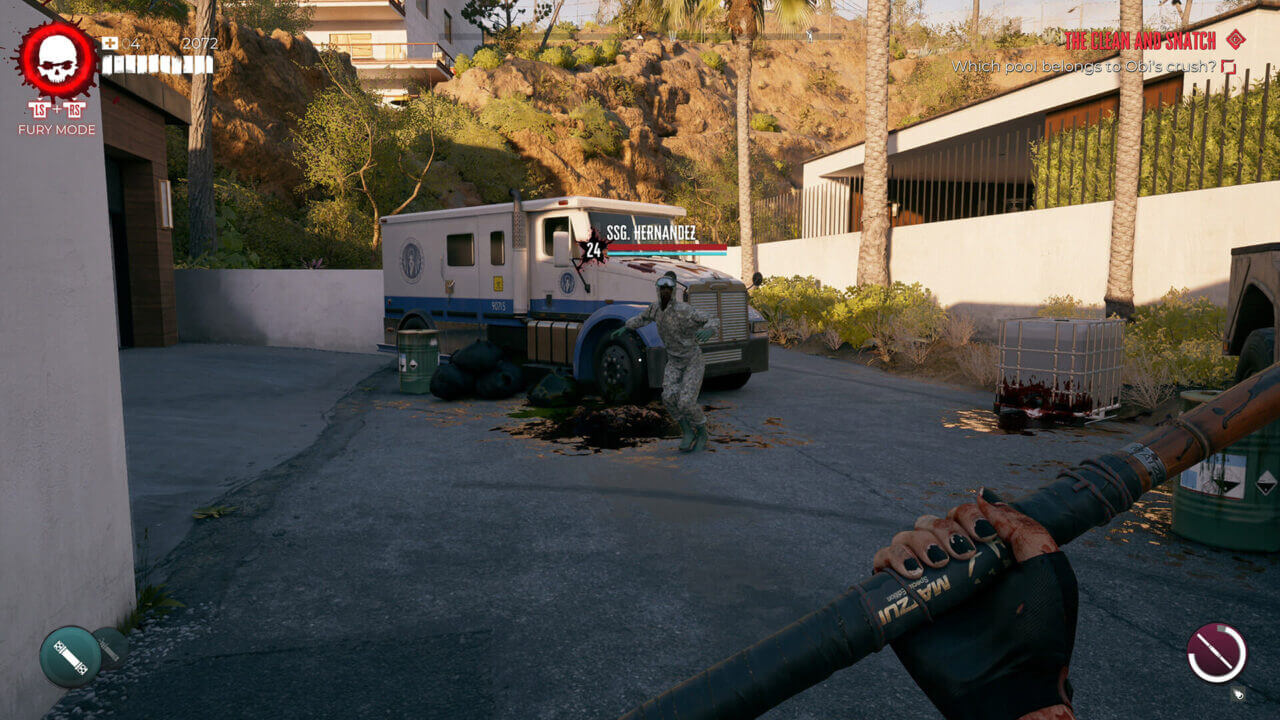Select the equipped weapon durability icon
The height and width of the screenshot is (720, 1280).
coord(1216,653)
